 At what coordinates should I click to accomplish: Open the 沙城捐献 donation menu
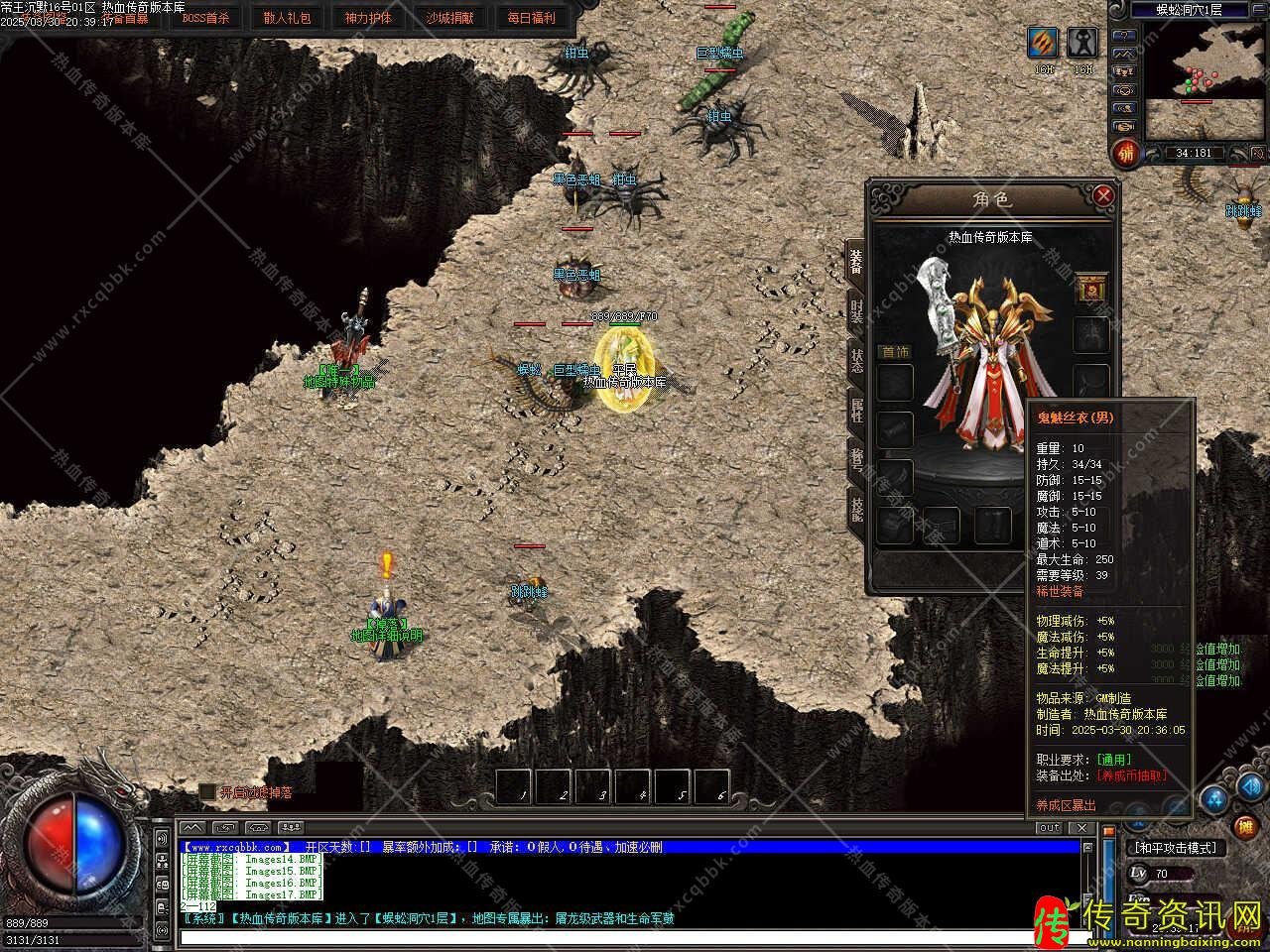click(x=449, y=18)
